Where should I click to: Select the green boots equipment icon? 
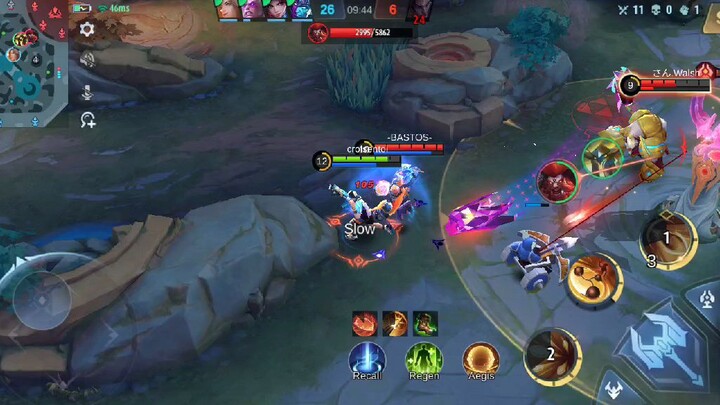pos(425,322)
